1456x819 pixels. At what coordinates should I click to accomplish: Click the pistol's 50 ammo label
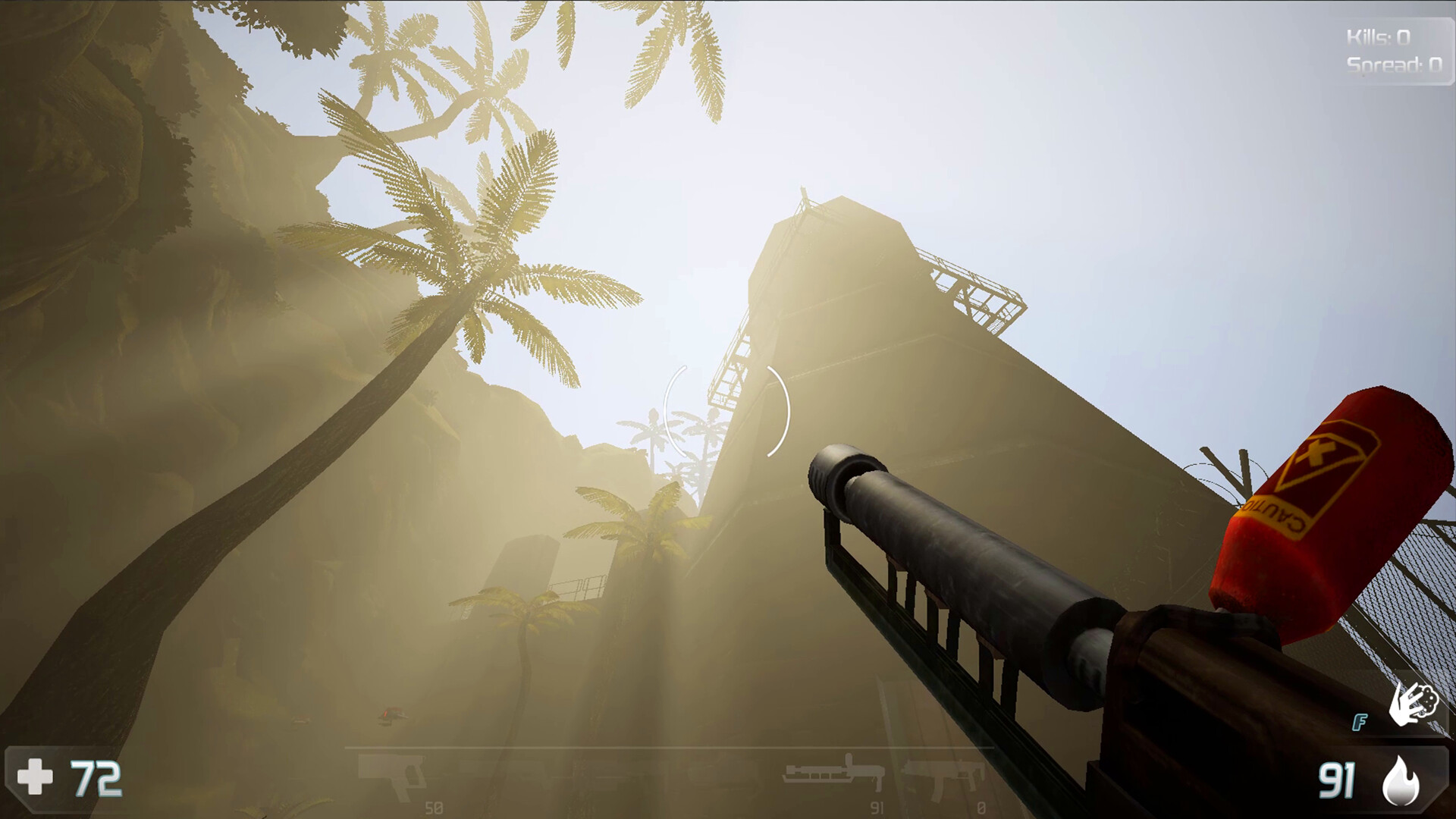[434, 806]
